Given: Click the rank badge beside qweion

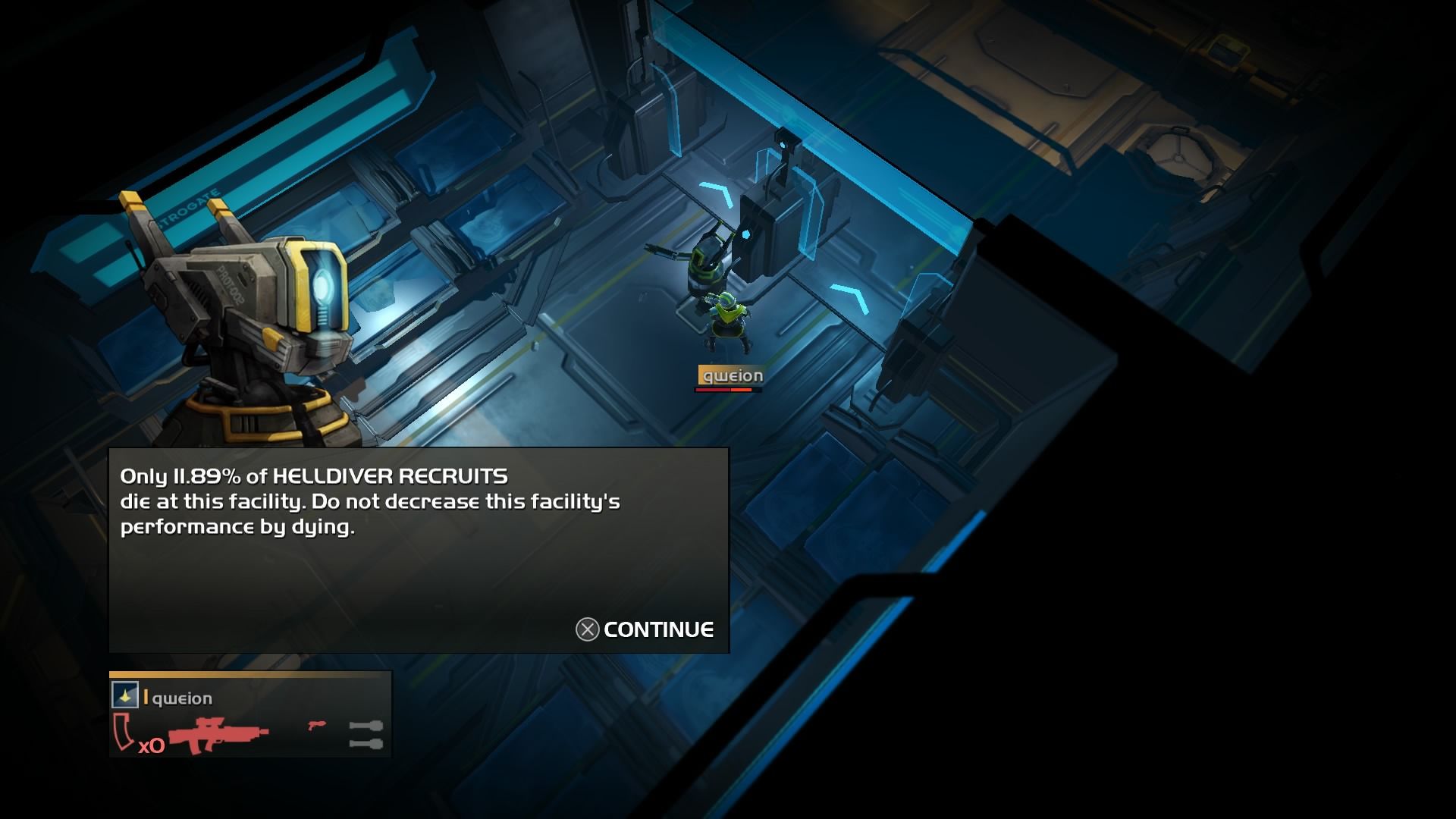Looking at the screenshot, I should pyautogui.click(x=125, y=695).
